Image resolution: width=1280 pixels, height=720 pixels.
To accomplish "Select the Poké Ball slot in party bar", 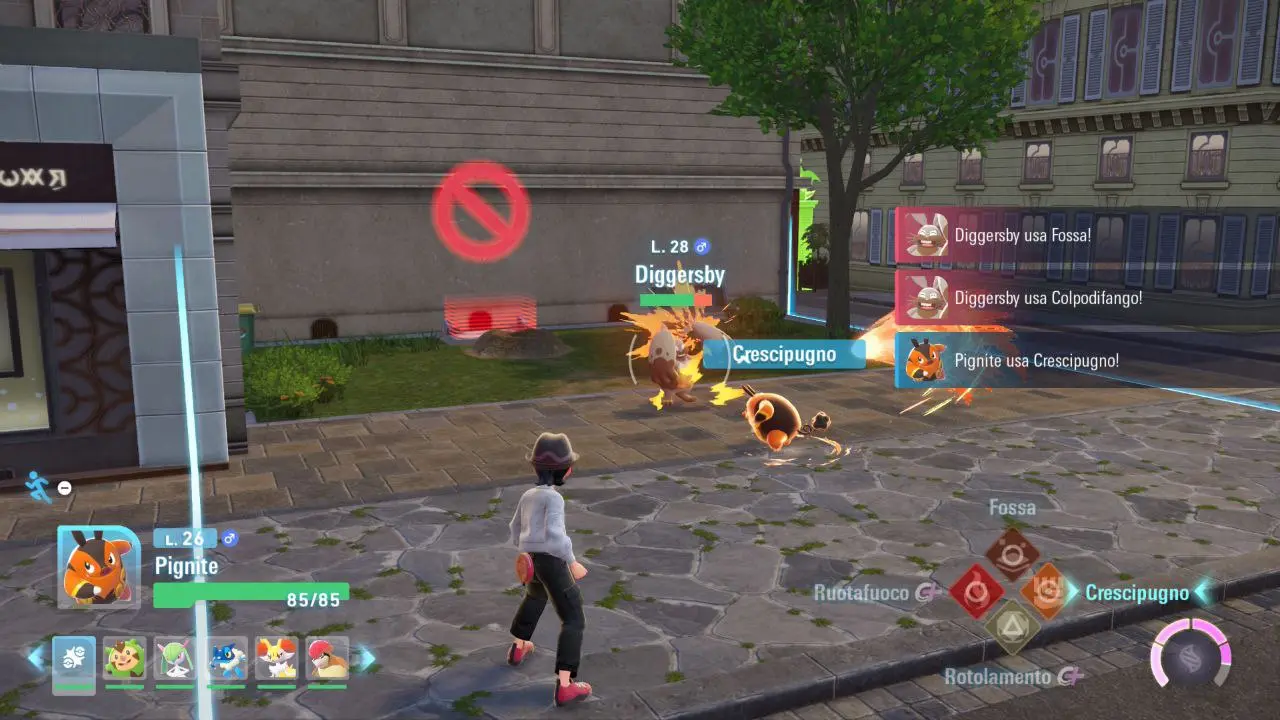I will click(x=74, y=660).
